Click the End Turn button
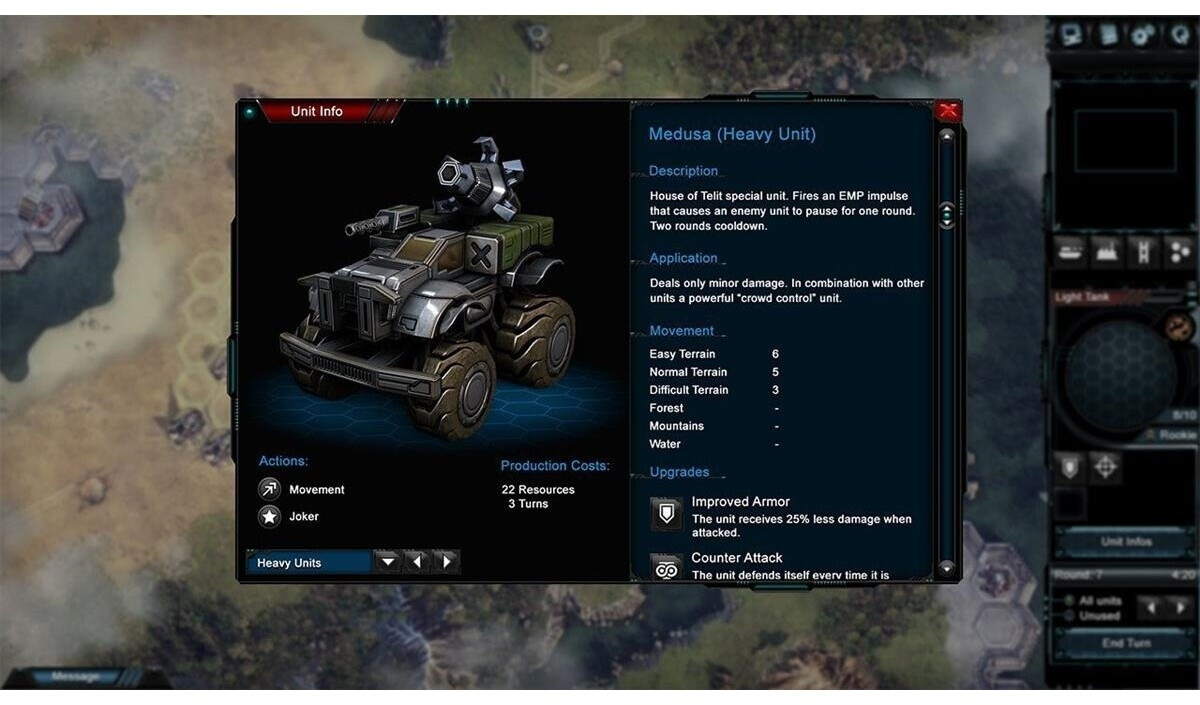Screen dimensions: 1200x705 1125,643
